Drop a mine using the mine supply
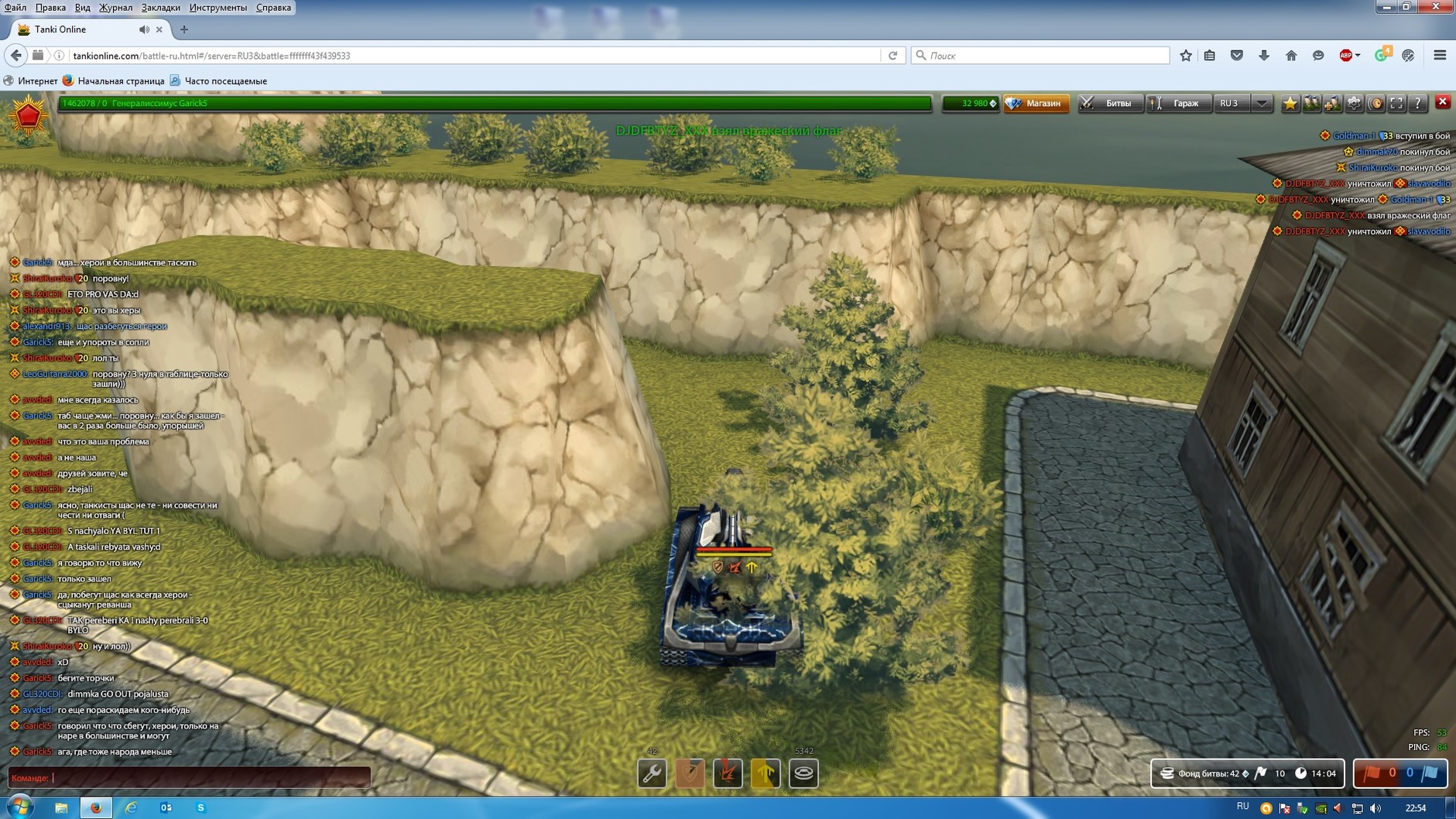This screenshot has width=1456, height=819. point(803,773)
